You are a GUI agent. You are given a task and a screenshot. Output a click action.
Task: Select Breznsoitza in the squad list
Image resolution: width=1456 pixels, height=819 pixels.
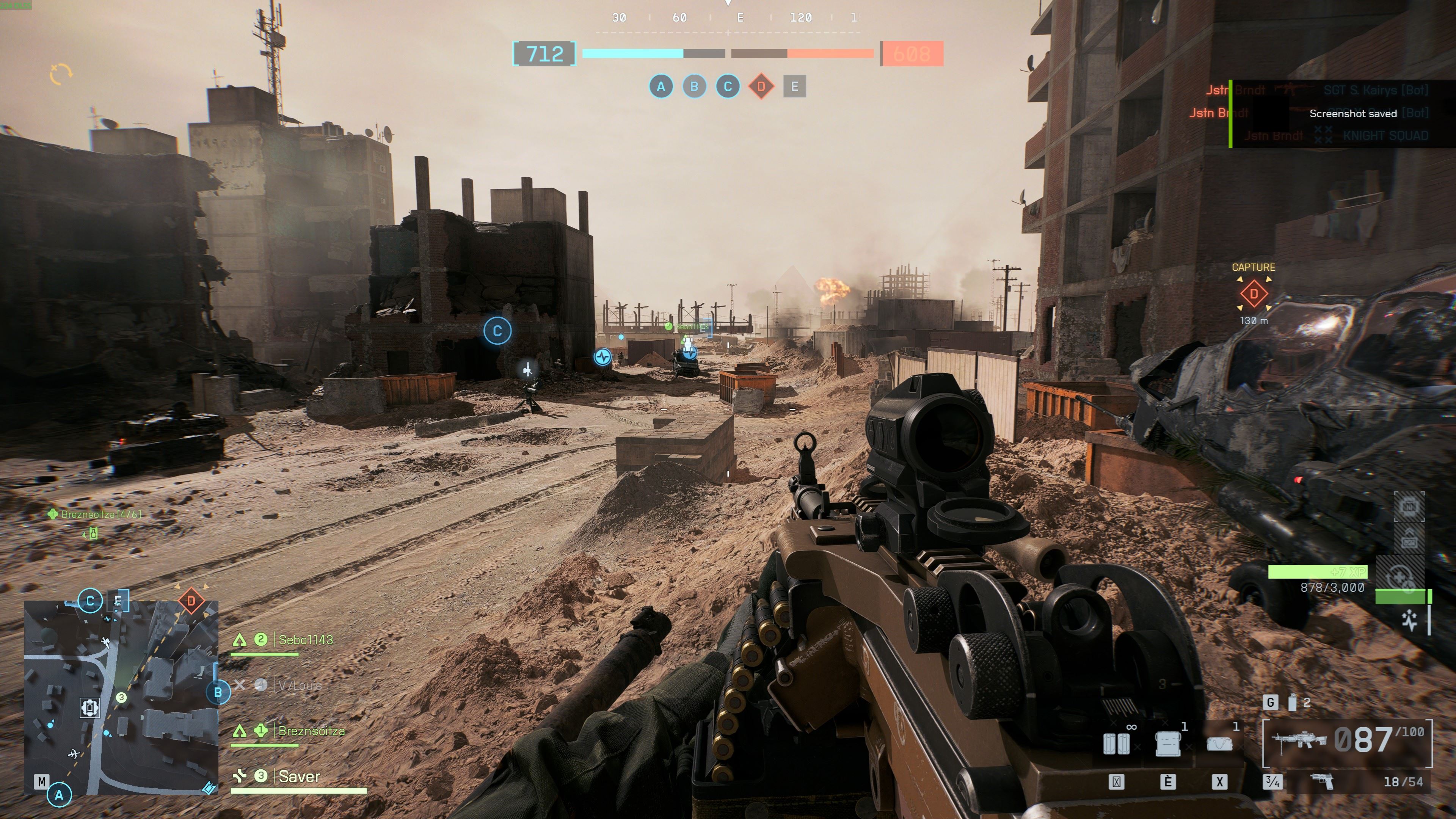[x=311, y=731]
